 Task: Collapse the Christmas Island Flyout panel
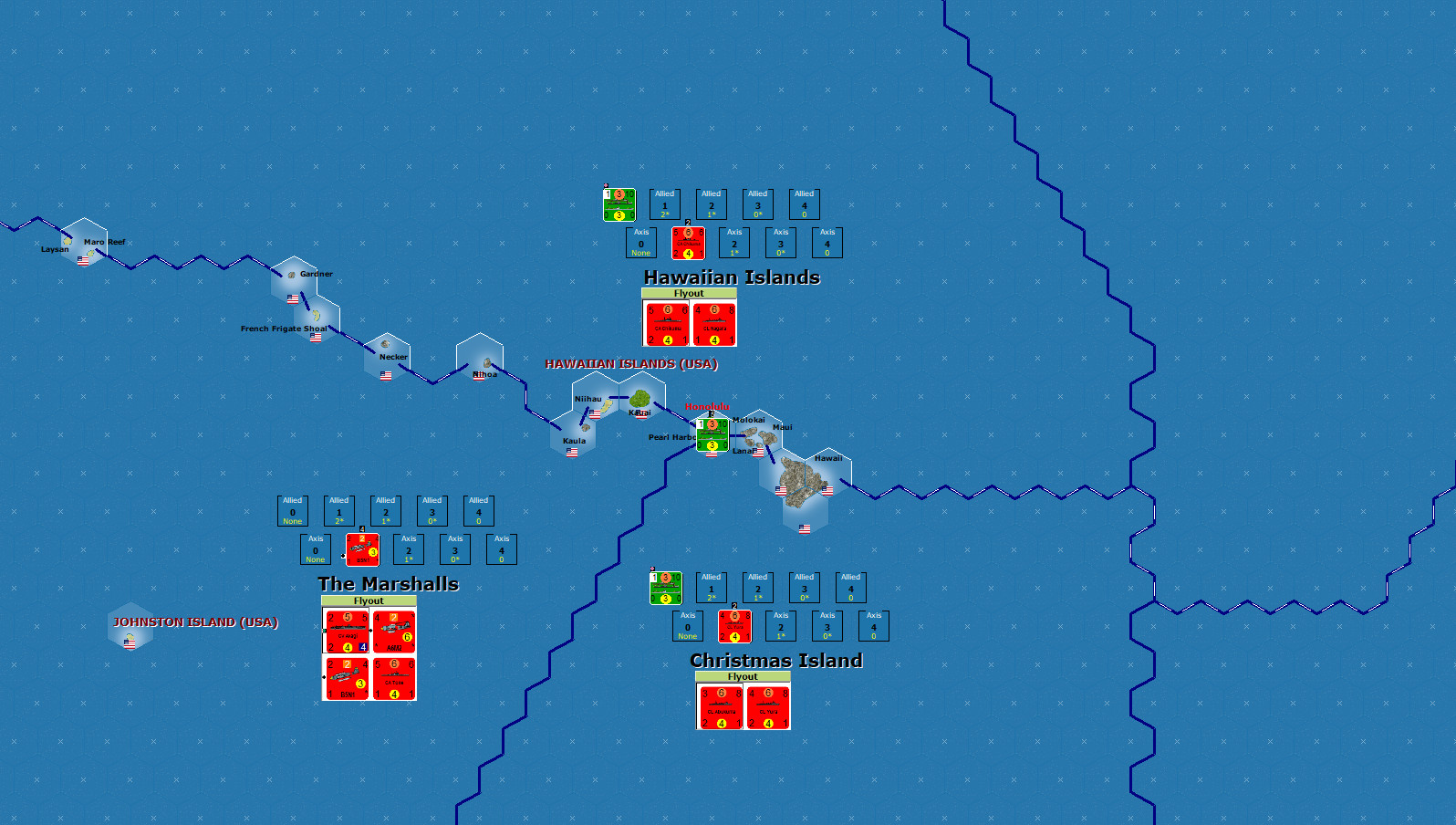pyautogui.click(x=742, y=676)
